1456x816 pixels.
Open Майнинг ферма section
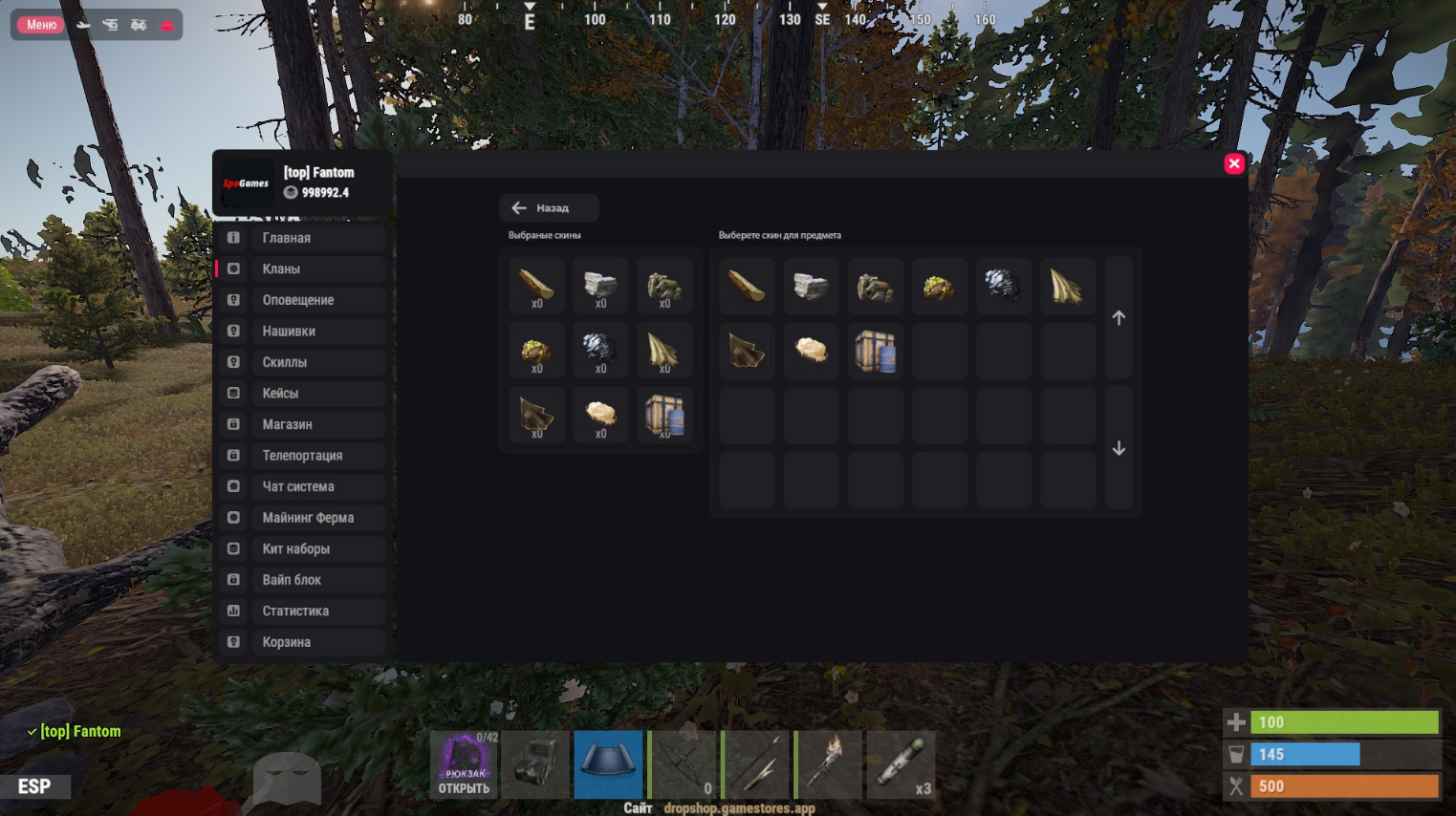pos(301,518)
